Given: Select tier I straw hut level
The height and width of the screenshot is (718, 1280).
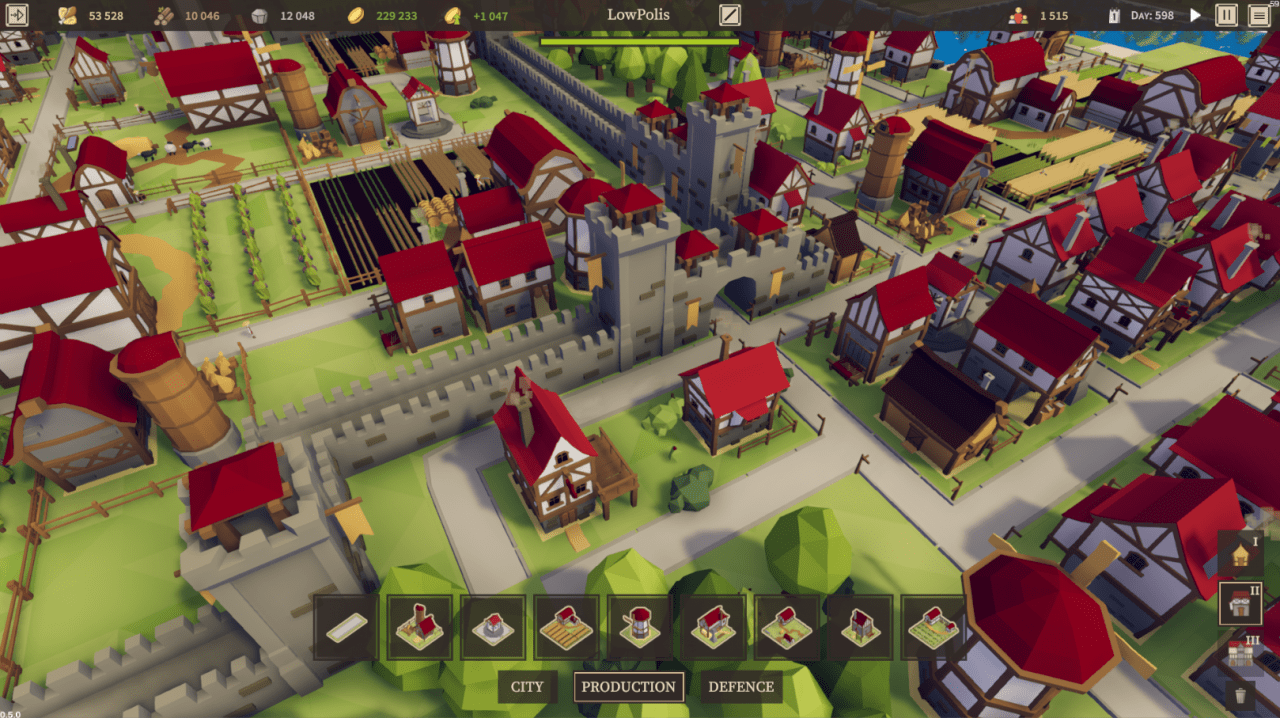Looking at the screenshot, I should [x=1241, y=554].
